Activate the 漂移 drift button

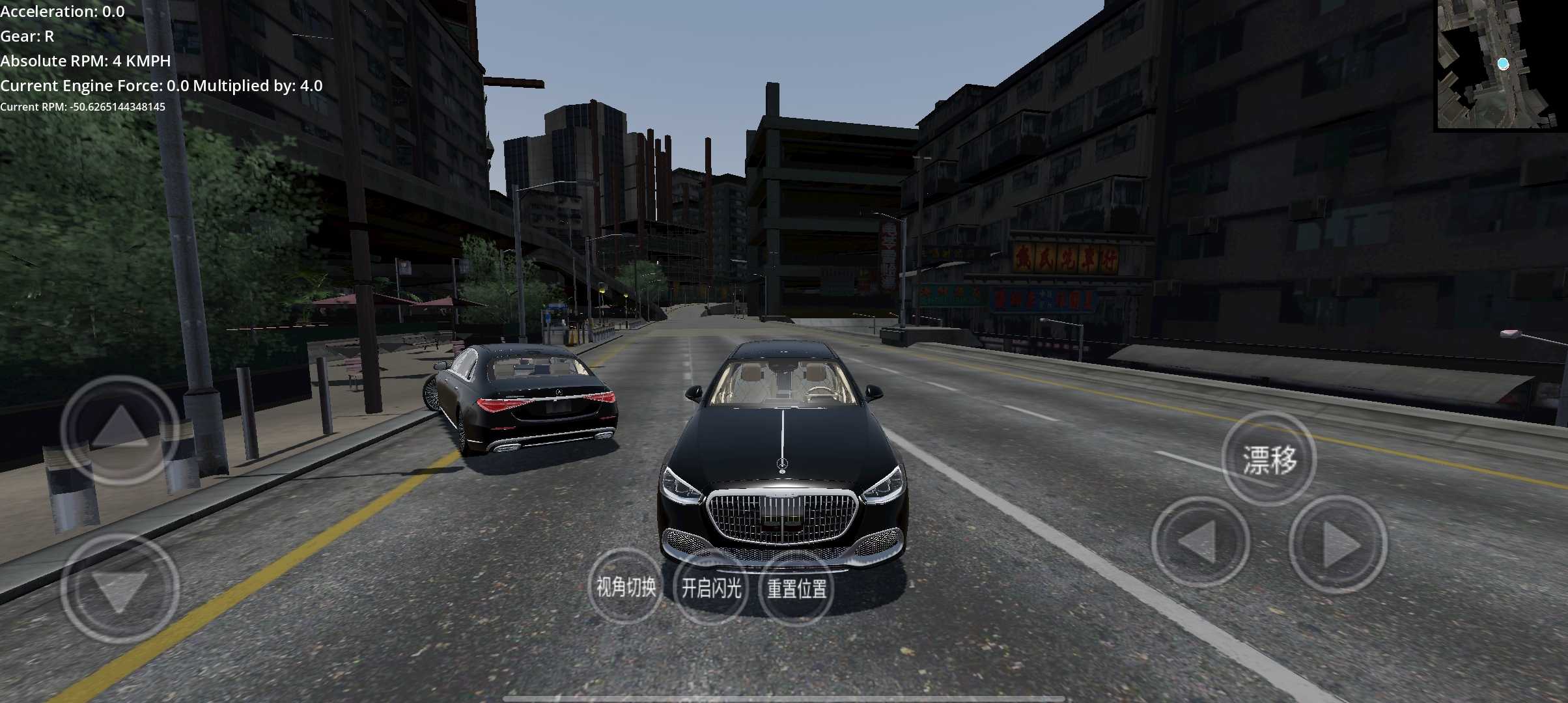[x=1268, y=459]
